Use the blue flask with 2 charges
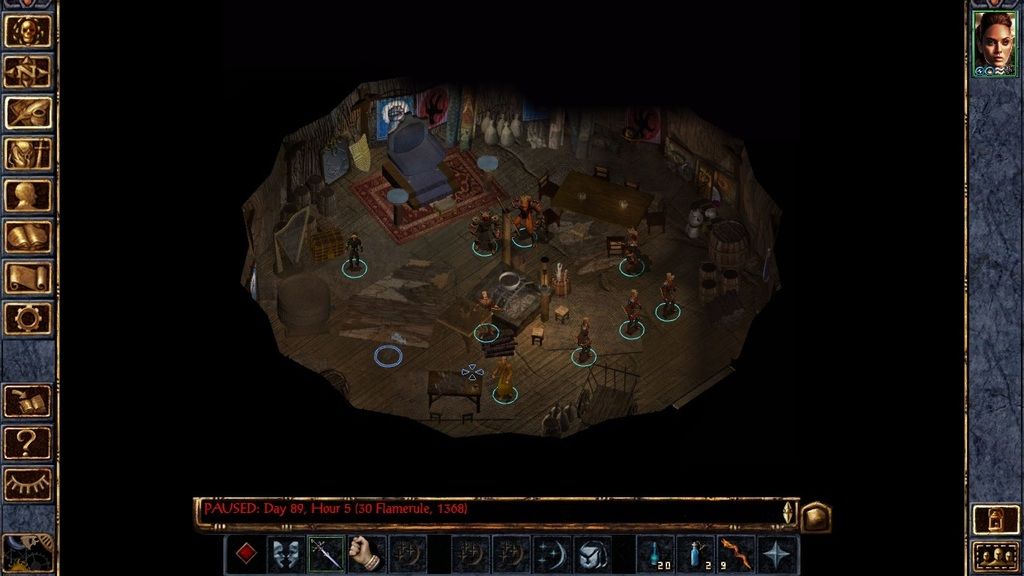1024x576 pixels. [x=696, y=553]
